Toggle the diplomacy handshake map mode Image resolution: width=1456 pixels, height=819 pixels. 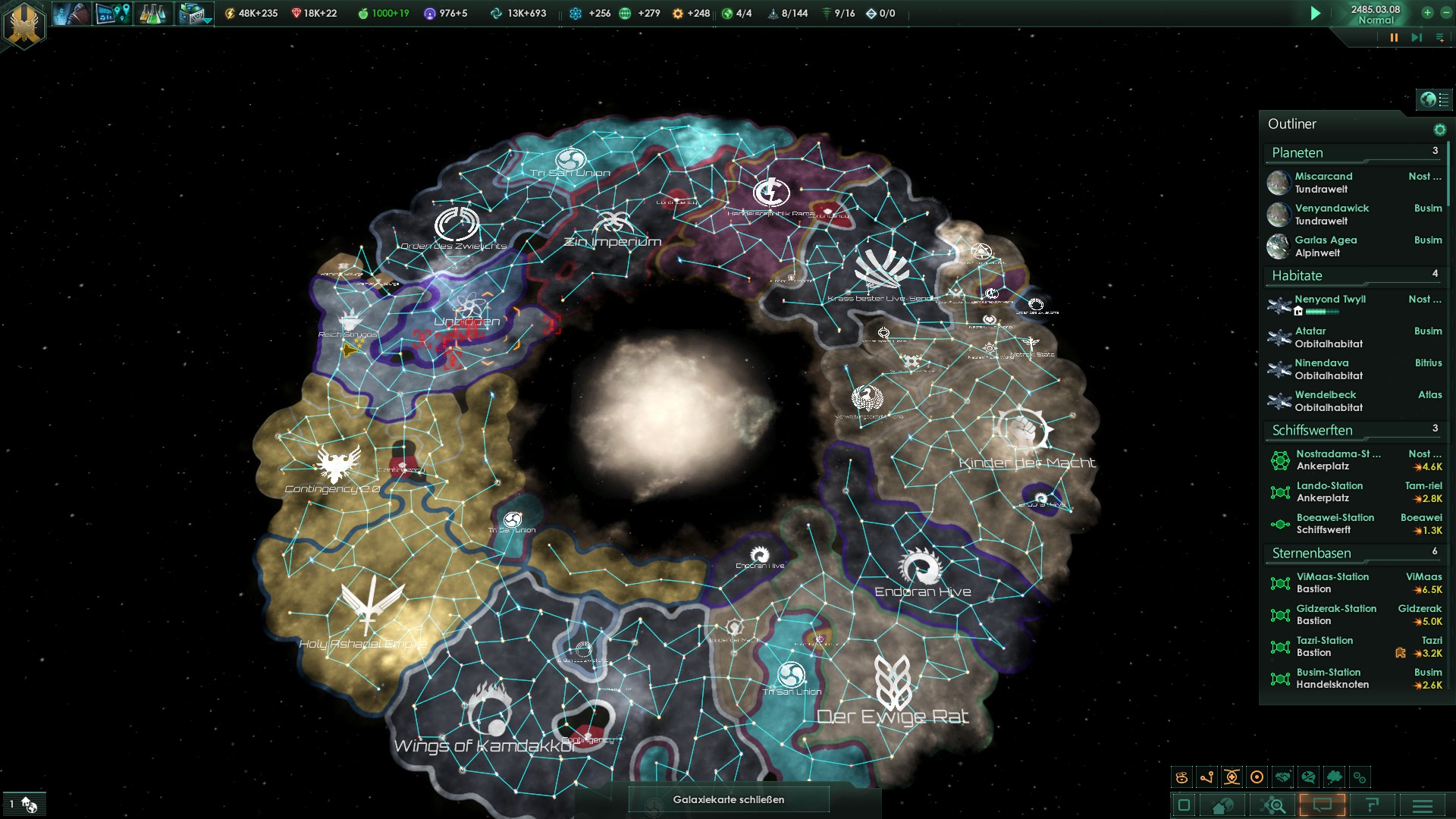[1282, 777]
